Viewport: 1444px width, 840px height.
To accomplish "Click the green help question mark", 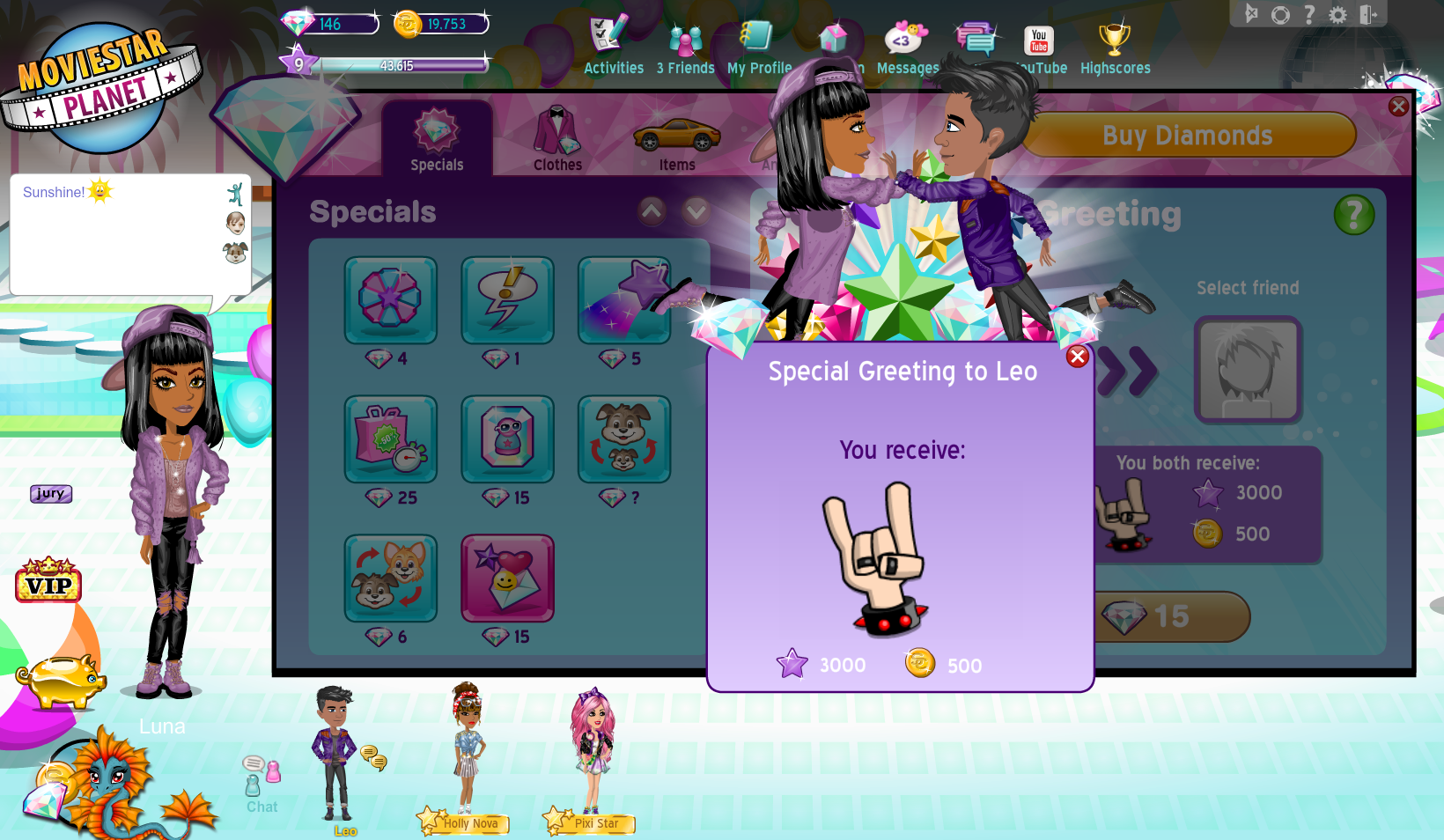I will tap(1354, 214).
